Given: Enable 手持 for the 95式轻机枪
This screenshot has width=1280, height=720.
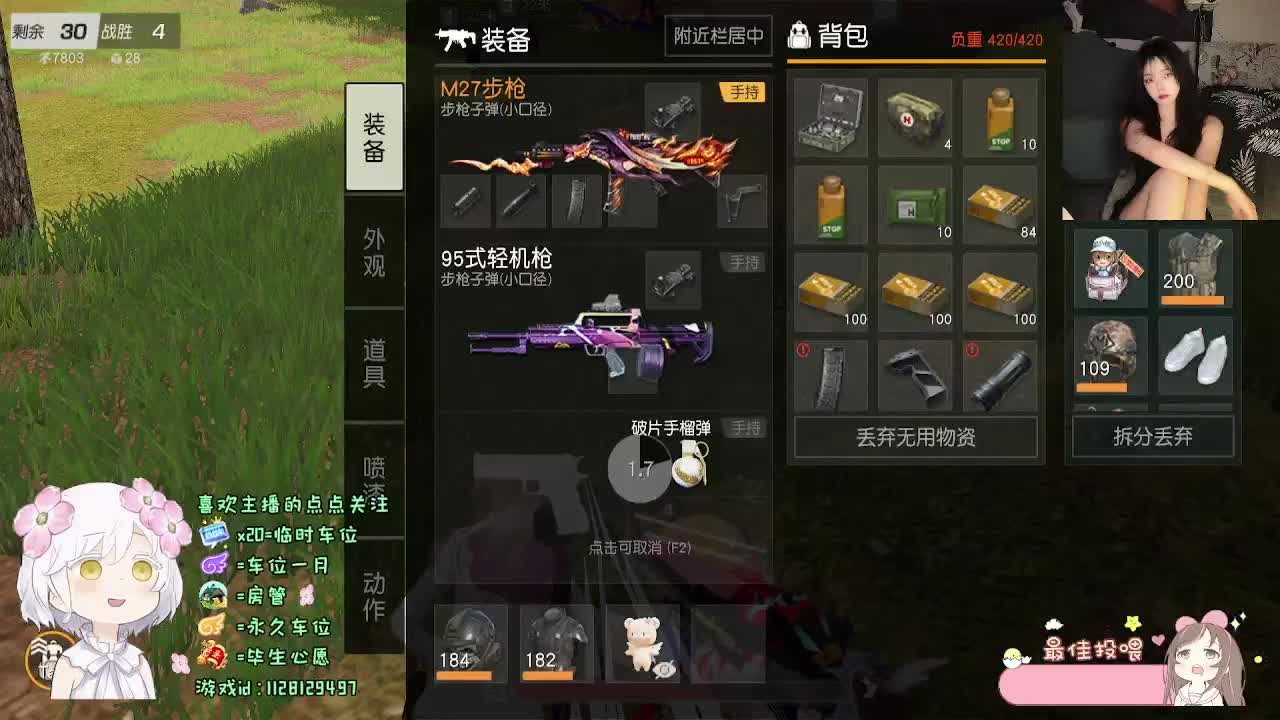Looking at the screenshot, I should [x=741, y=261].
